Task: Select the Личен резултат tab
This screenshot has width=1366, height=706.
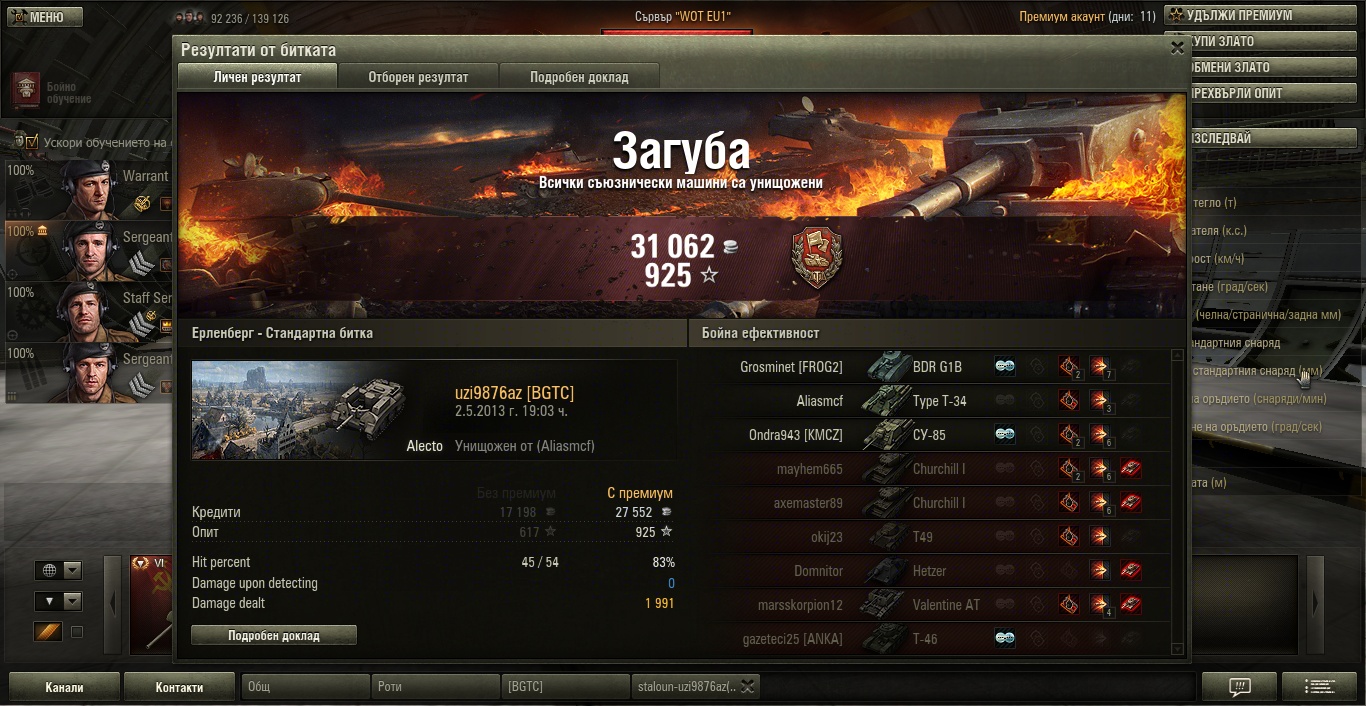Action: coord(257,77)
